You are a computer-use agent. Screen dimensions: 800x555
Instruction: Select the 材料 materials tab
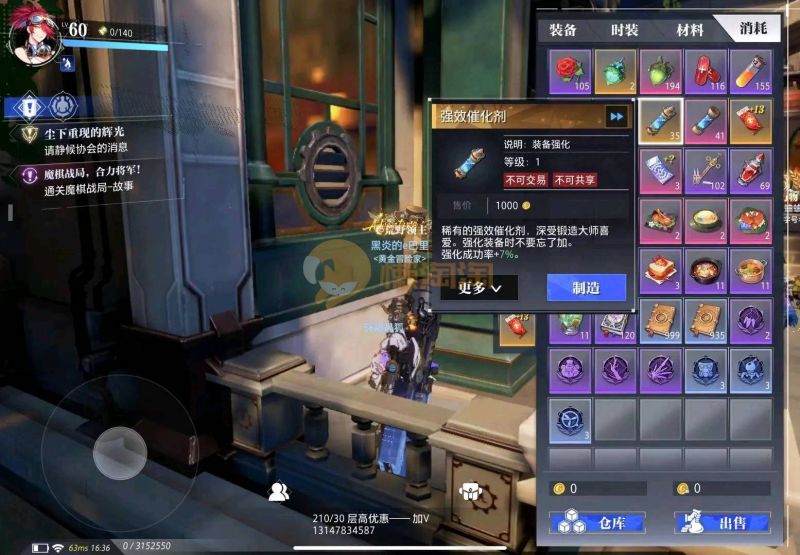coord(689,30)
